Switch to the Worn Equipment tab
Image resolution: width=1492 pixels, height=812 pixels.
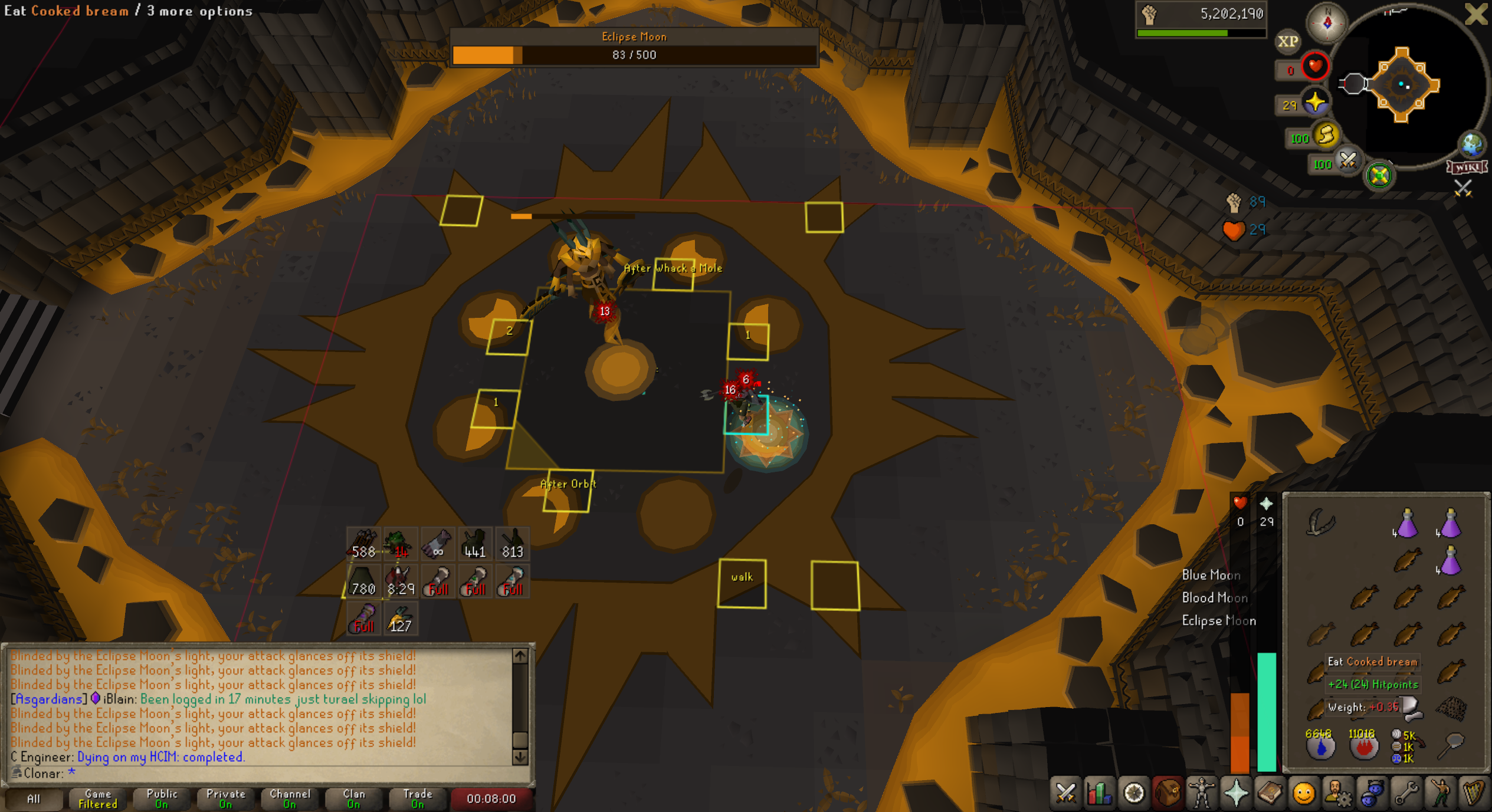(1201, 793)
